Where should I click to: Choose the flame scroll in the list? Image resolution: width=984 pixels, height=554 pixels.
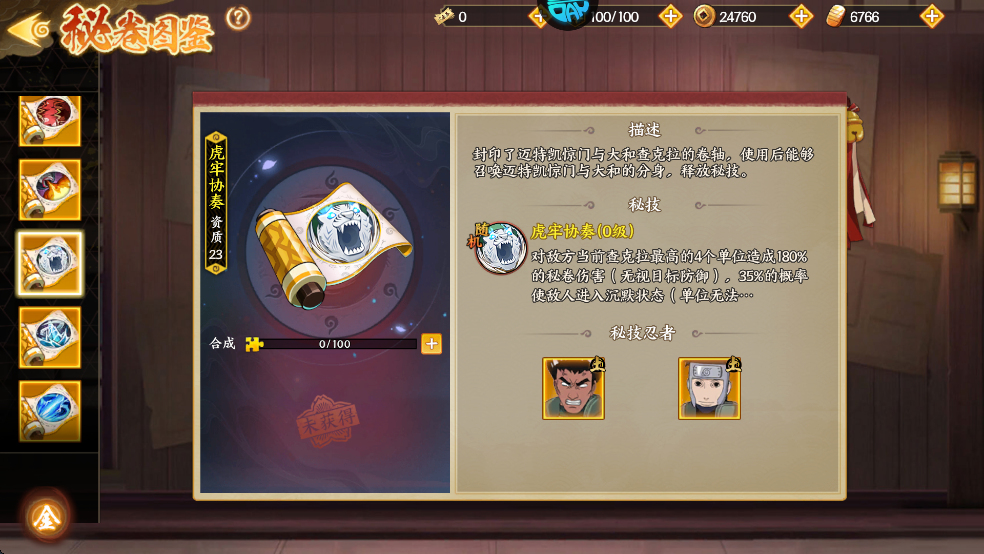[x=49, y=190]
